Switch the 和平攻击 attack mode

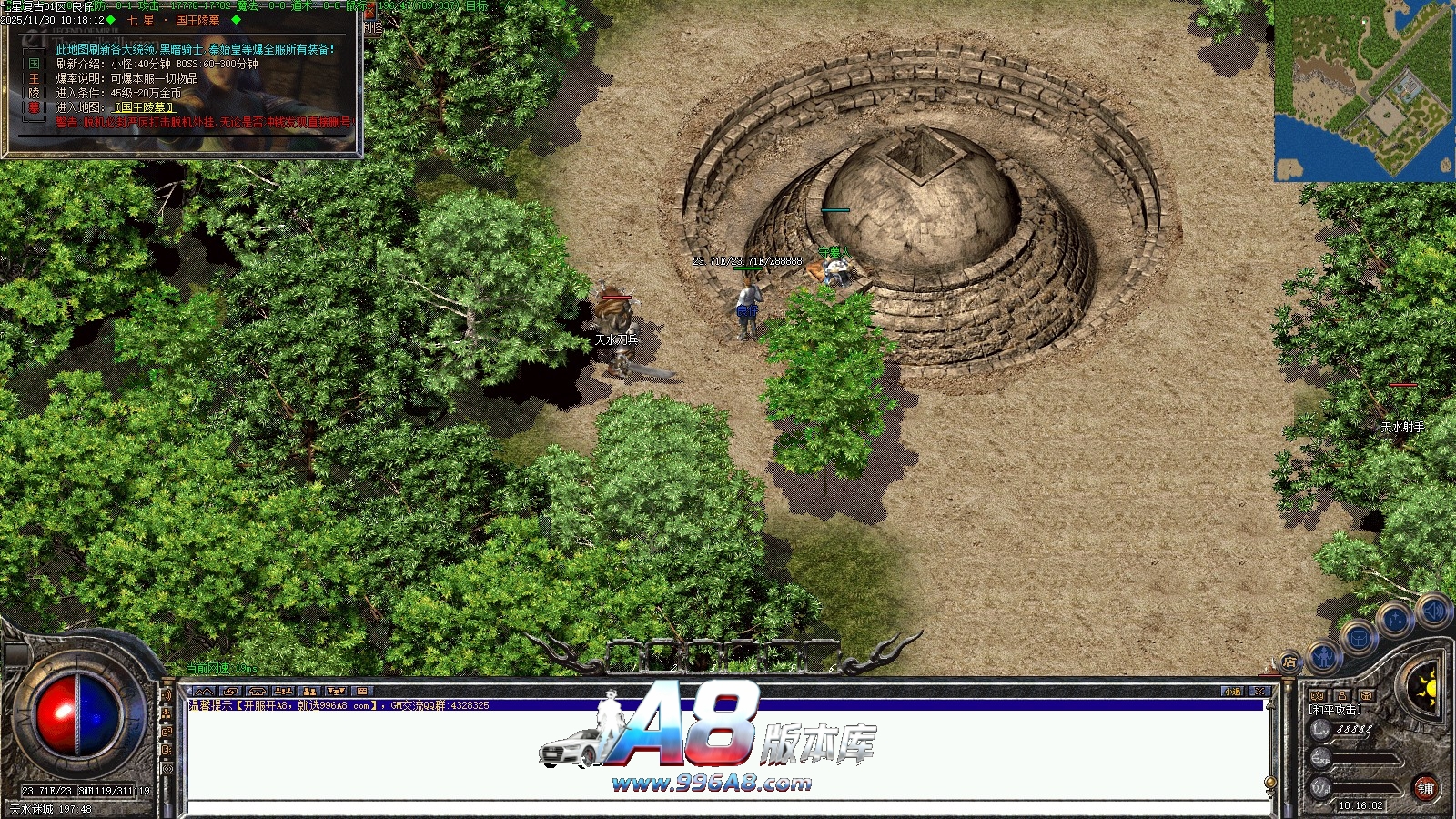(1335, 710)
